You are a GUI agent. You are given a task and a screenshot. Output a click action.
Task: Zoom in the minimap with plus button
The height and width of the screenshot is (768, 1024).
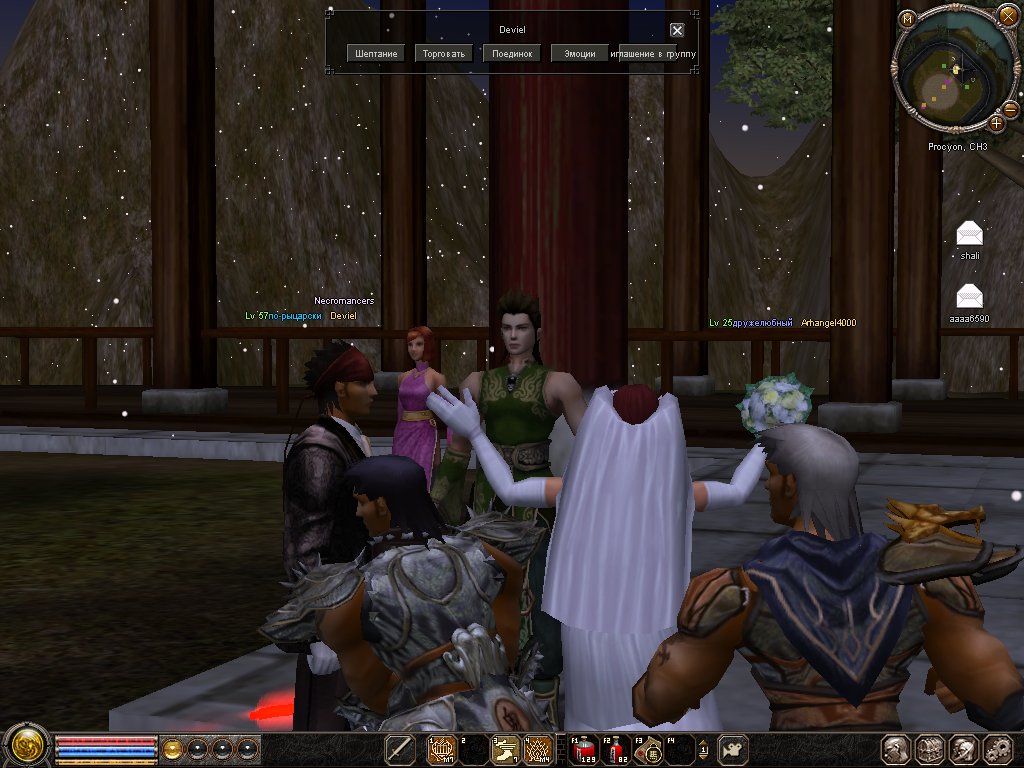point(997,123)
